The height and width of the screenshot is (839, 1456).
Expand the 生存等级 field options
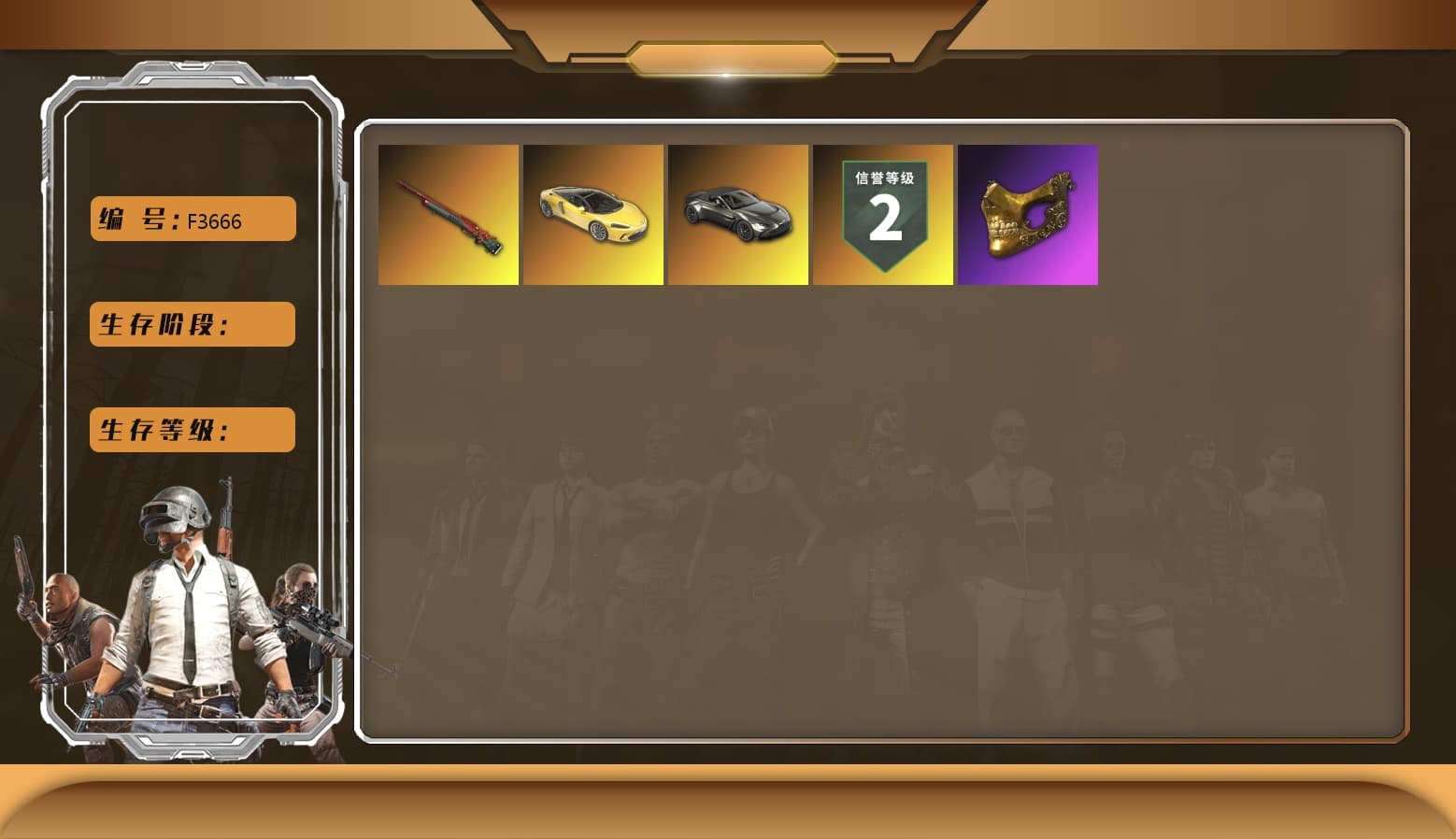pos(192,430)
